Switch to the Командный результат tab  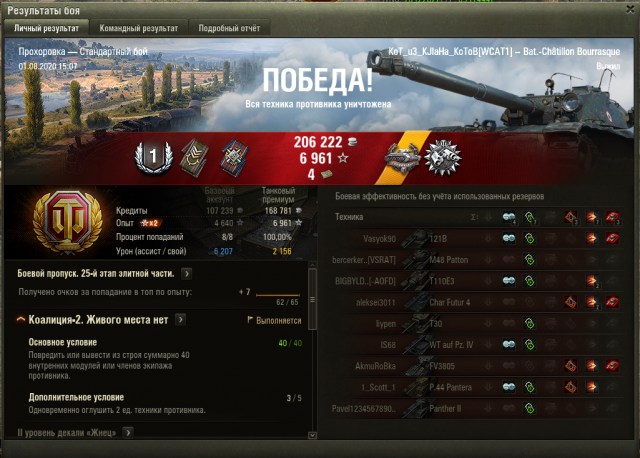pos(140,28)
